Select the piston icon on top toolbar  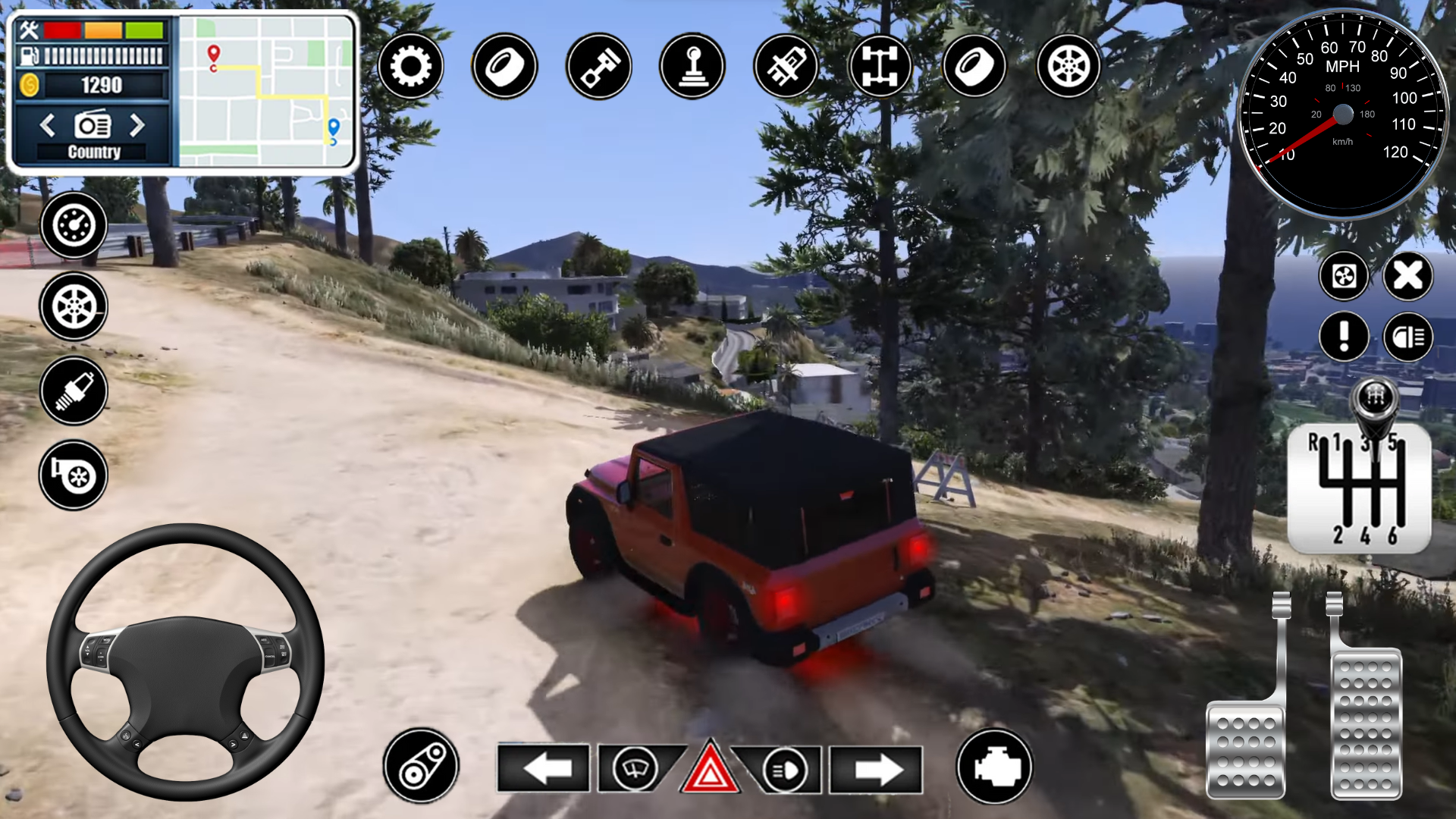click(599, 67)
